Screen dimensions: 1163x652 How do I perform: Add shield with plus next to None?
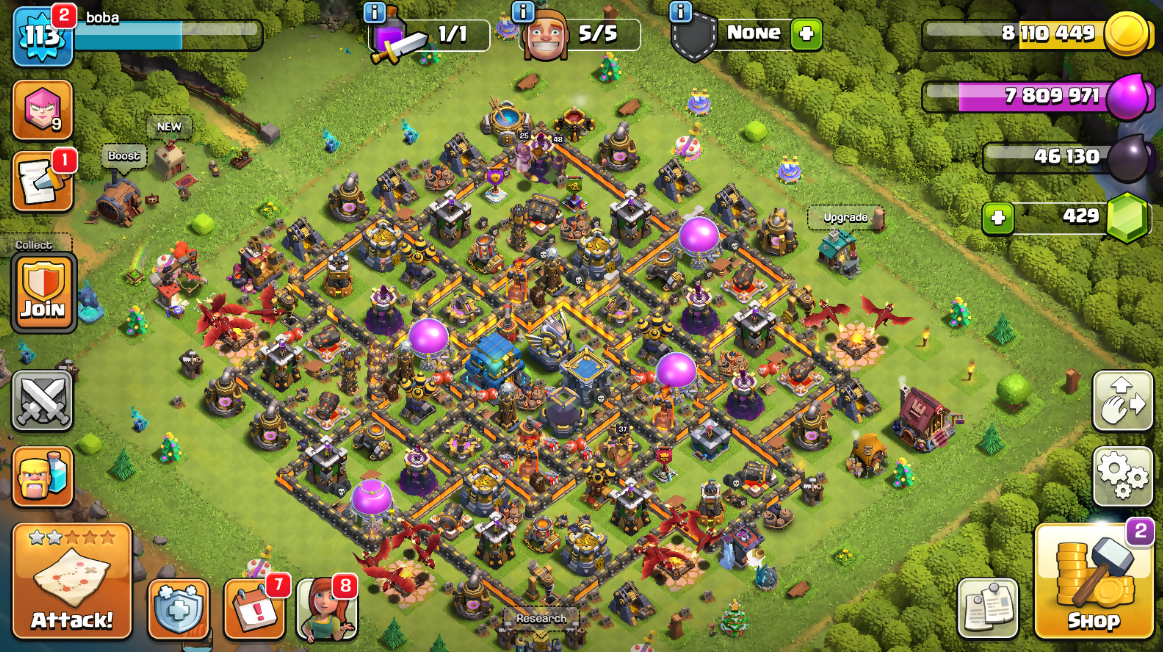(x=806, y=35)
